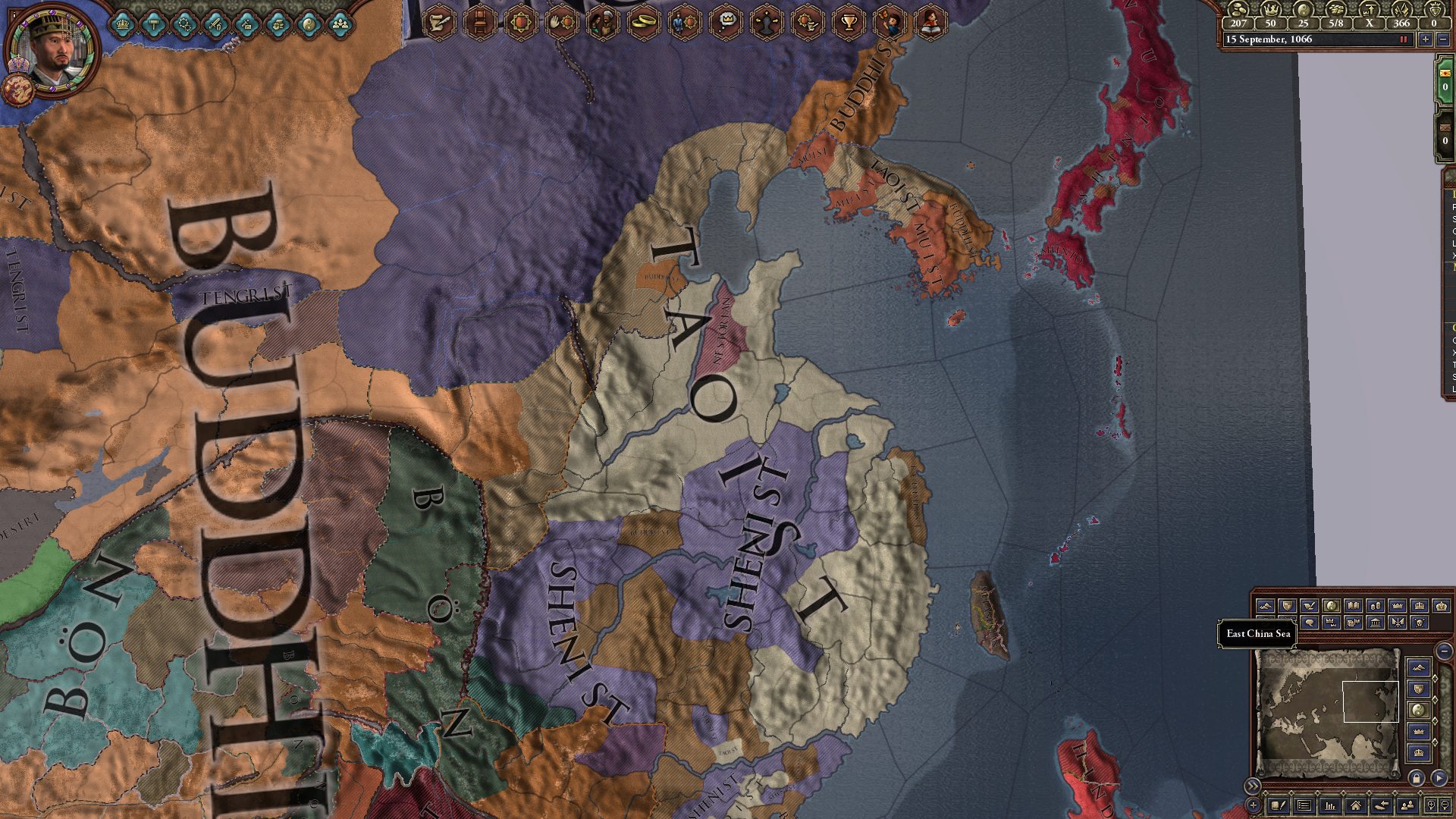Click the home button to view your capital
Screen dimensions: 1456x819
coord(1355,805)
